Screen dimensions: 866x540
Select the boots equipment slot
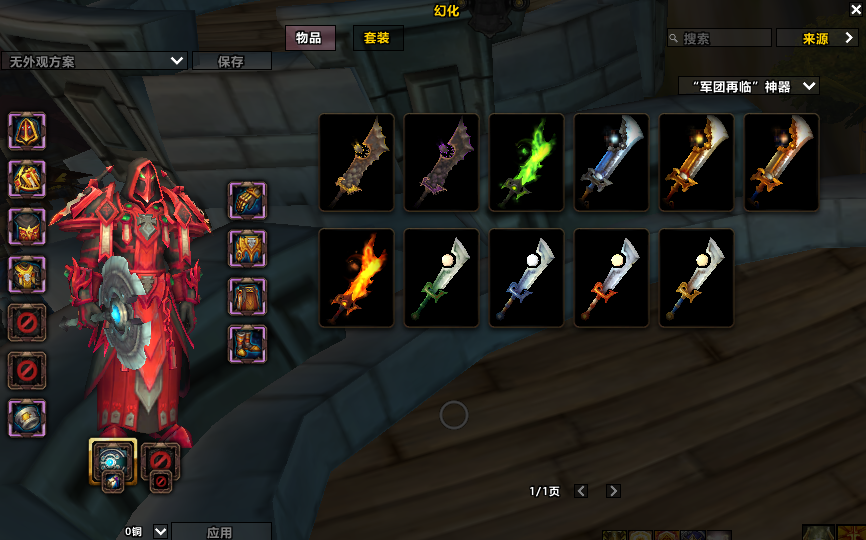pos(247,344)
